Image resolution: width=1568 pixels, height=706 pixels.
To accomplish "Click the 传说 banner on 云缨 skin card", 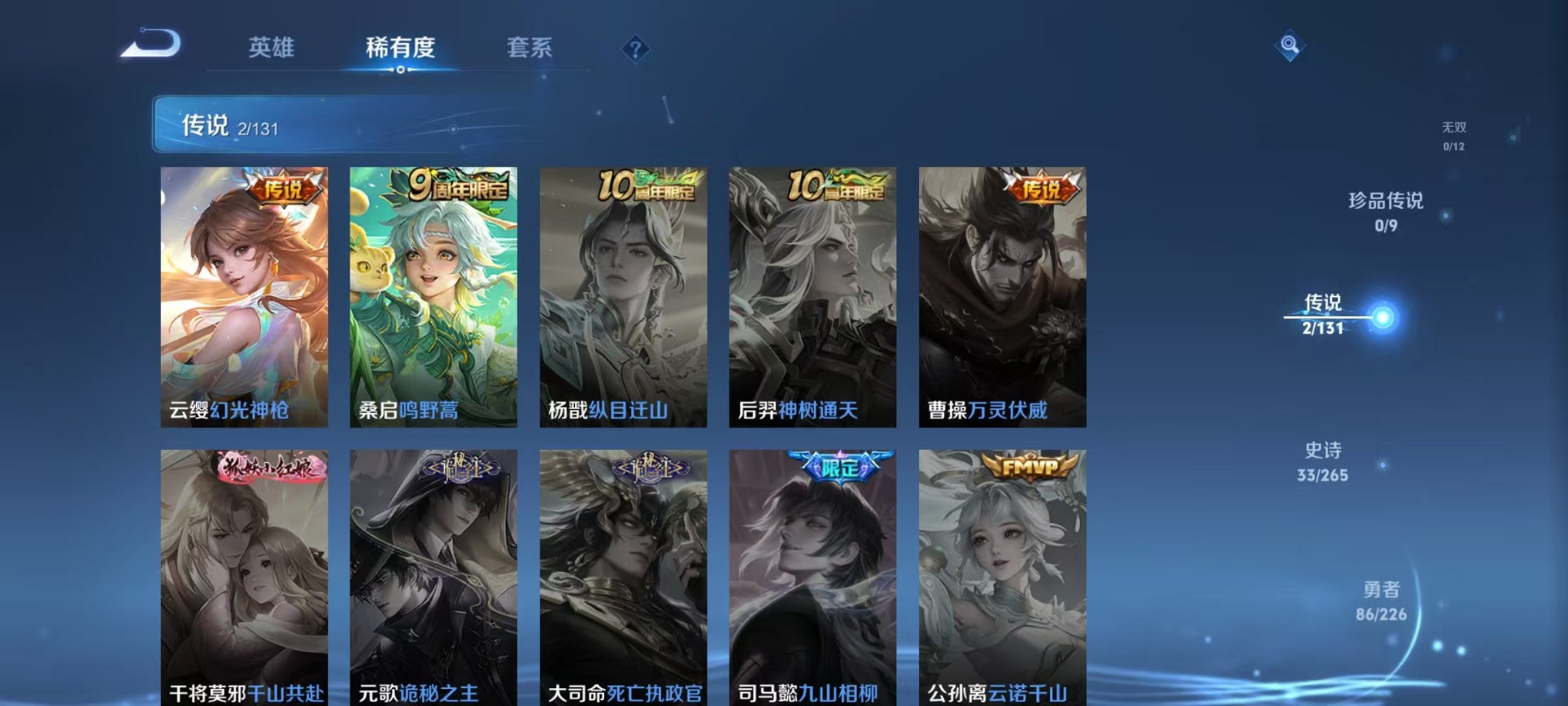I will coord(284,188).
